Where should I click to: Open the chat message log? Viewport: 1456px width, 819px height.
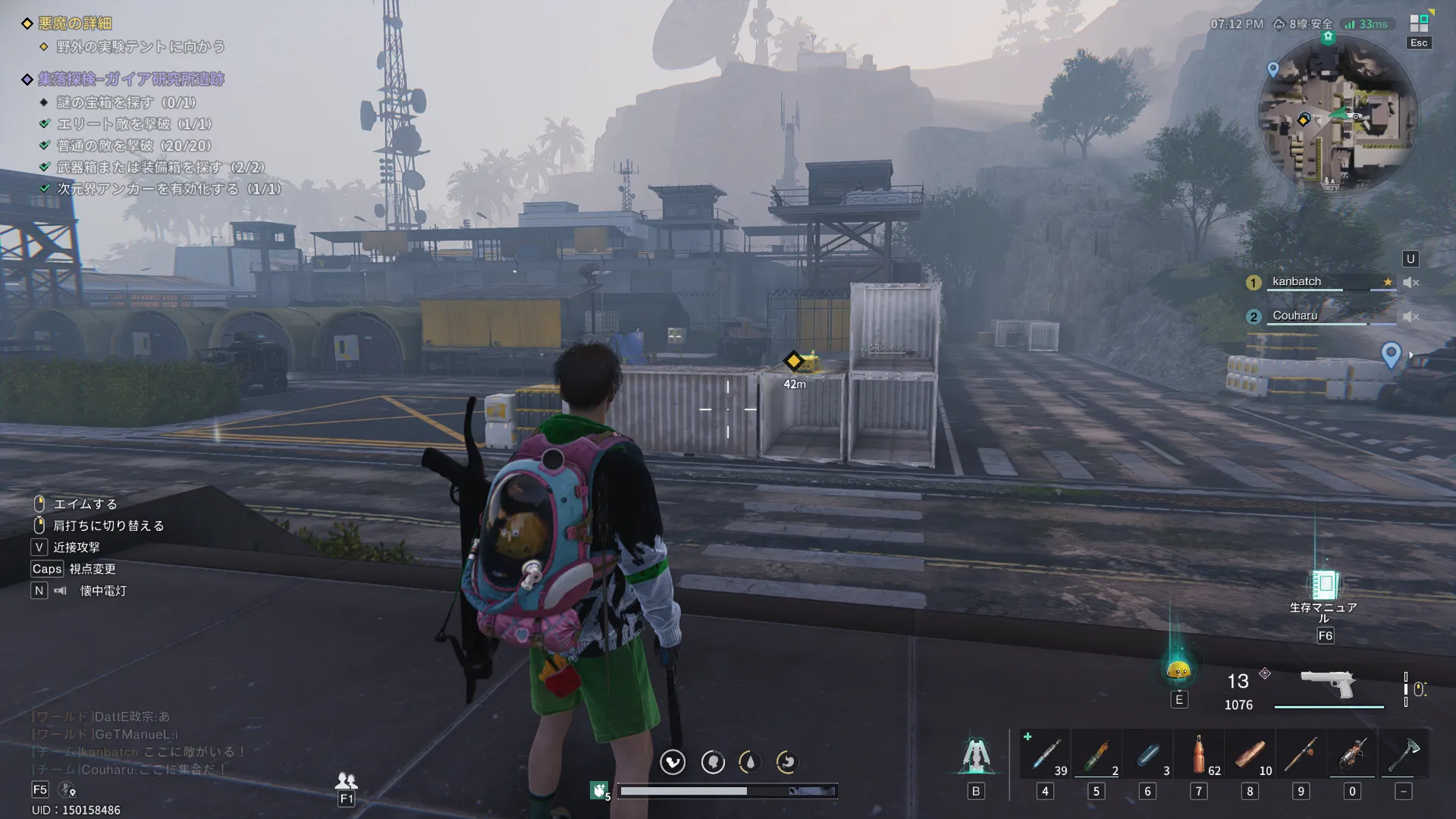pos(136,743)
